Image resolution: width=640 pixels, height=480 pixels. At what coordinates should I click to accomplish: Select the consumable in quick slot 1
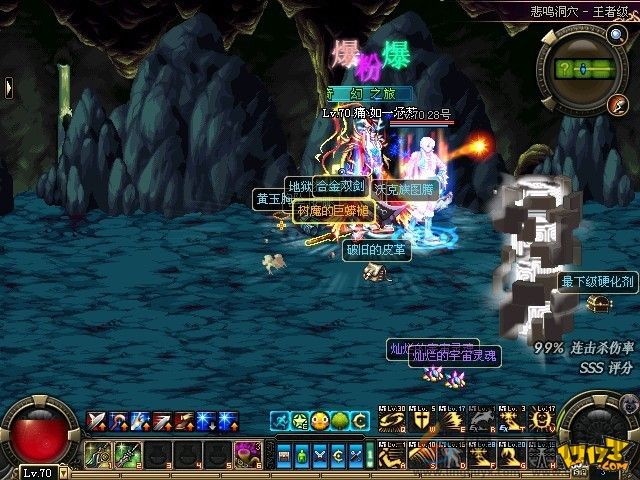pos(100,453)
